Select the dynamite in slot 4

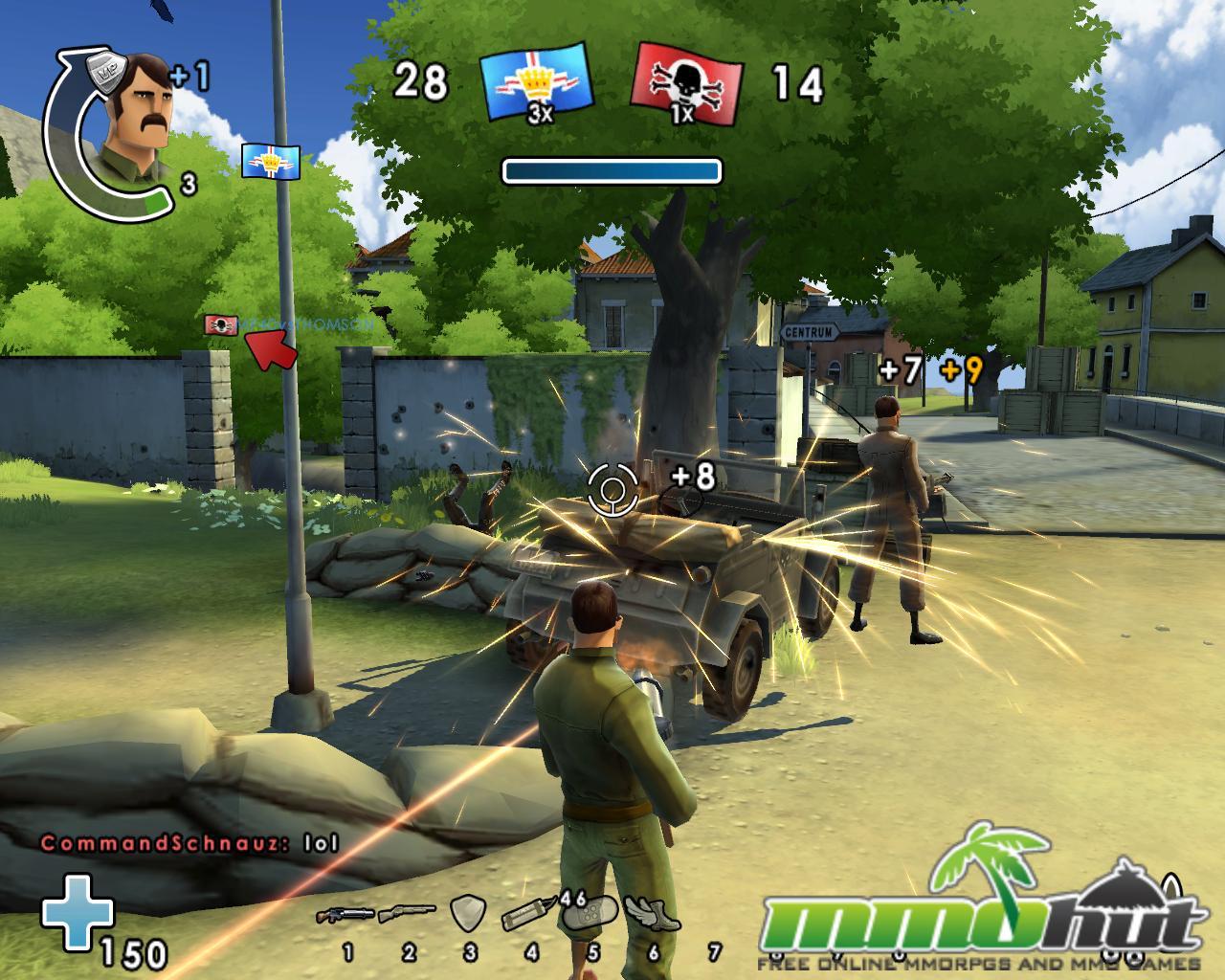pos(530,916)
